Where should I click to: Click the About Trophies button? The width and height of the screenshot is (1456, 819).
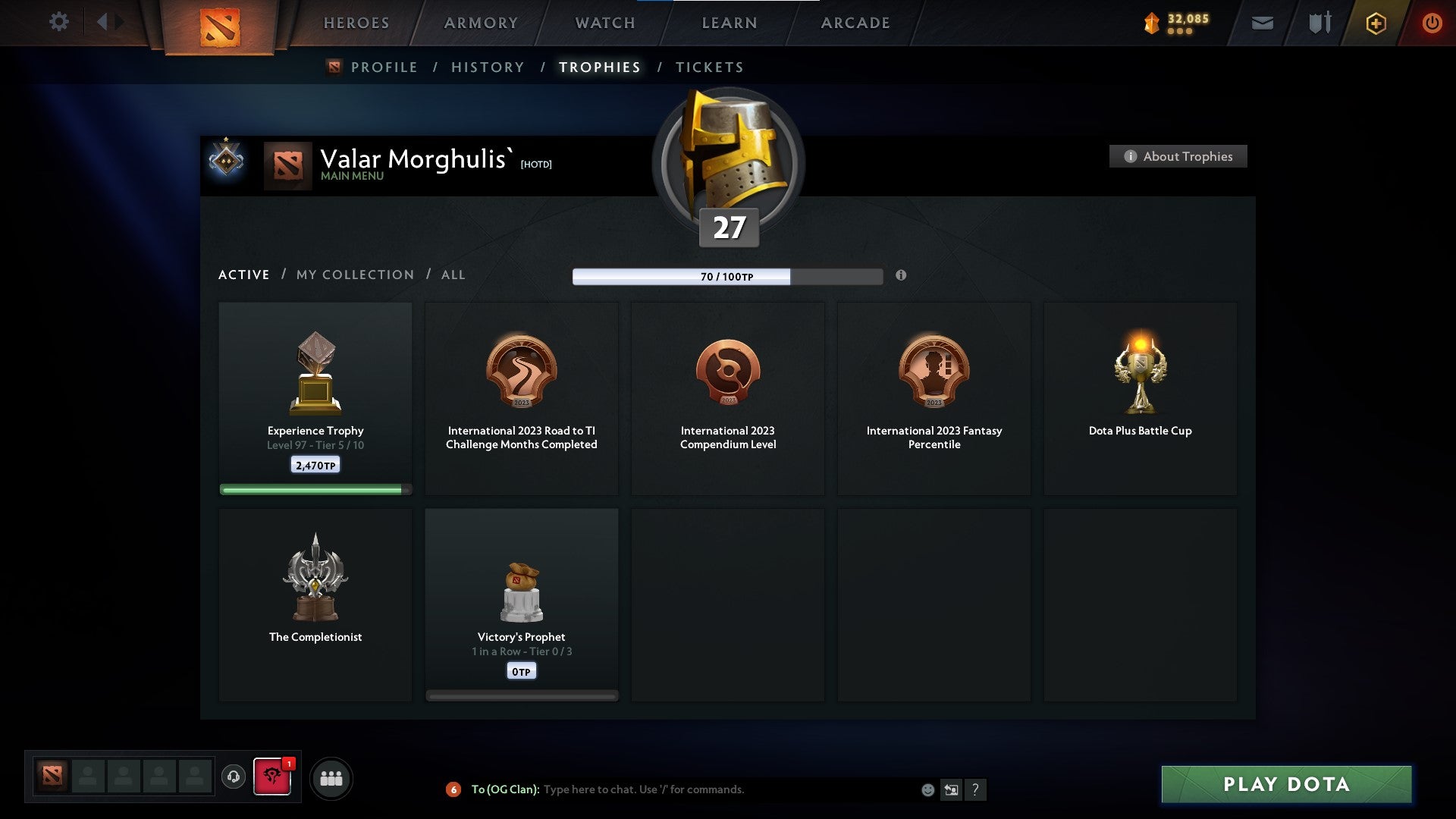1178,156
